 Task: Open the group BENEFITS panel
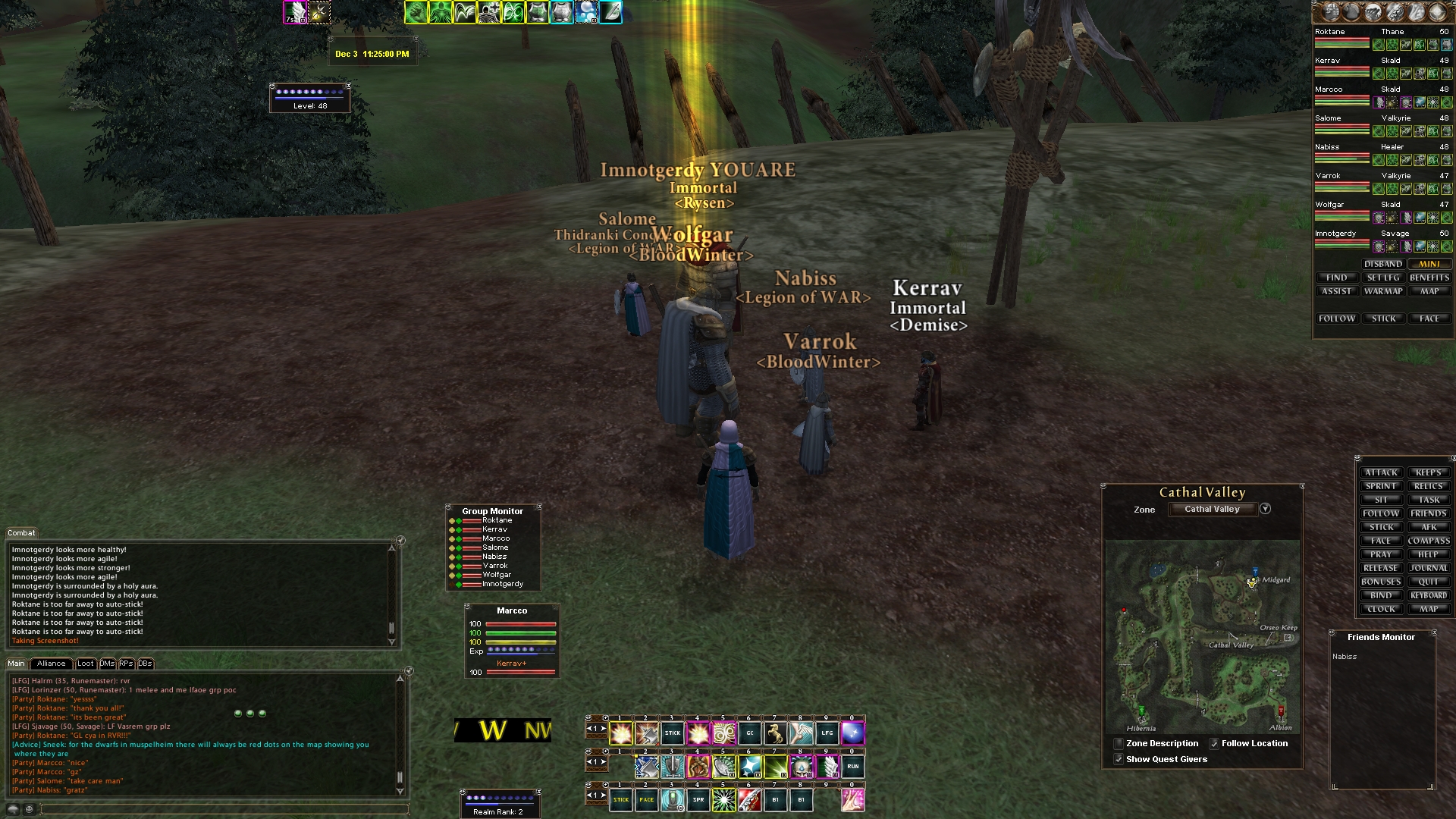1429,278
